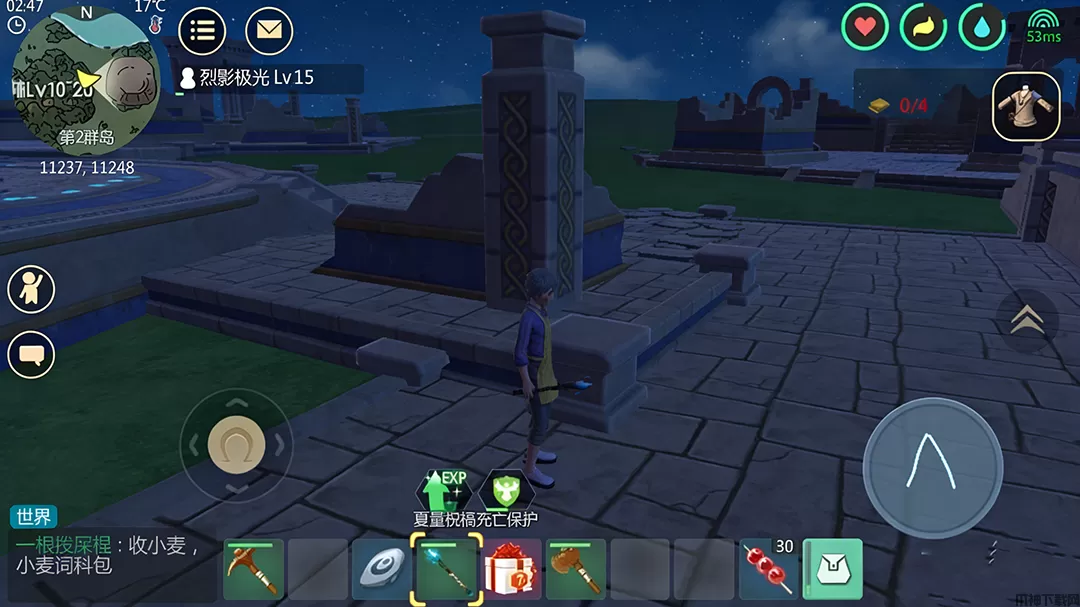1080x607 pixels.
Task: Select the candied fruit skewer slot
Action: [769, 569]
